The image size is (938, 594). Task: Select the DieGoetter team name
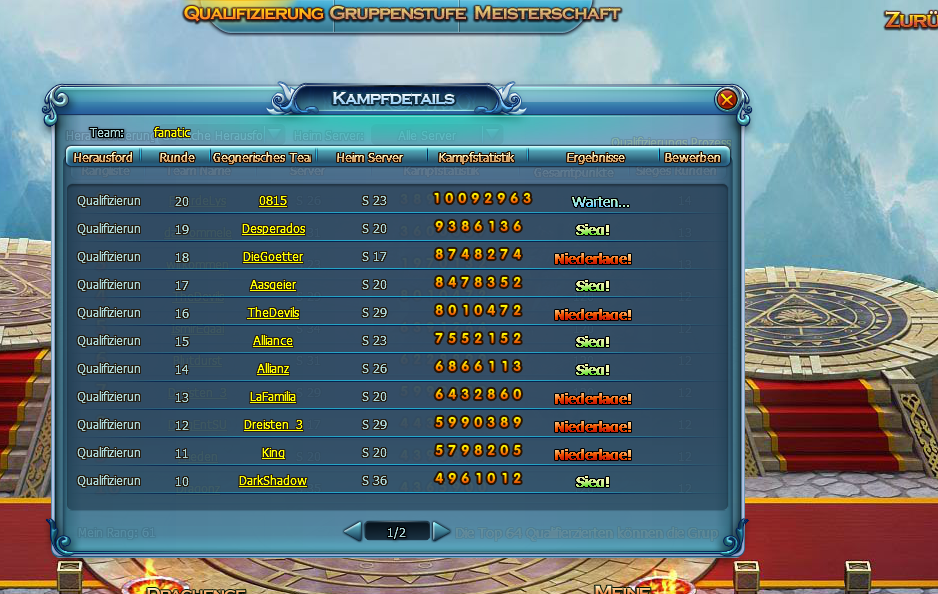[x=273, y=257]
